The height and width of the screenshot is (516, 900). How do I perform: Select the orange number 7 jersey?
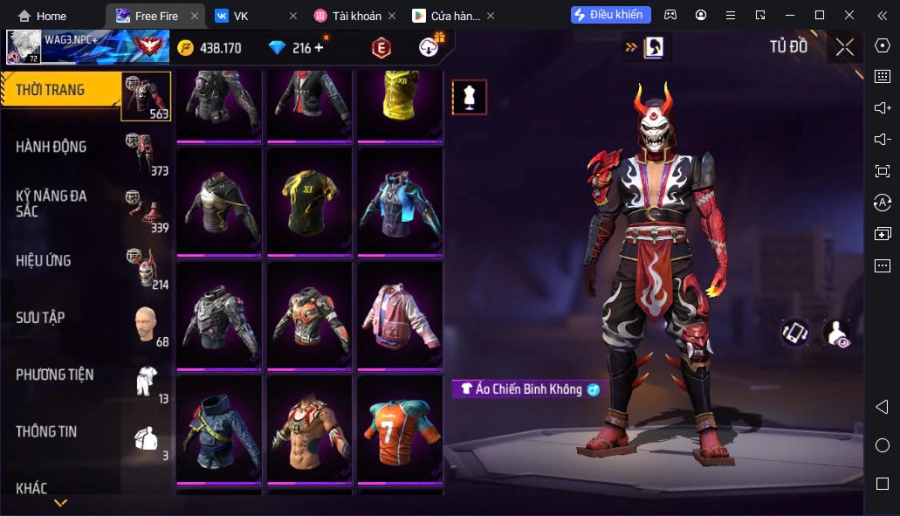pyautogui.click(x=400, y=427)
